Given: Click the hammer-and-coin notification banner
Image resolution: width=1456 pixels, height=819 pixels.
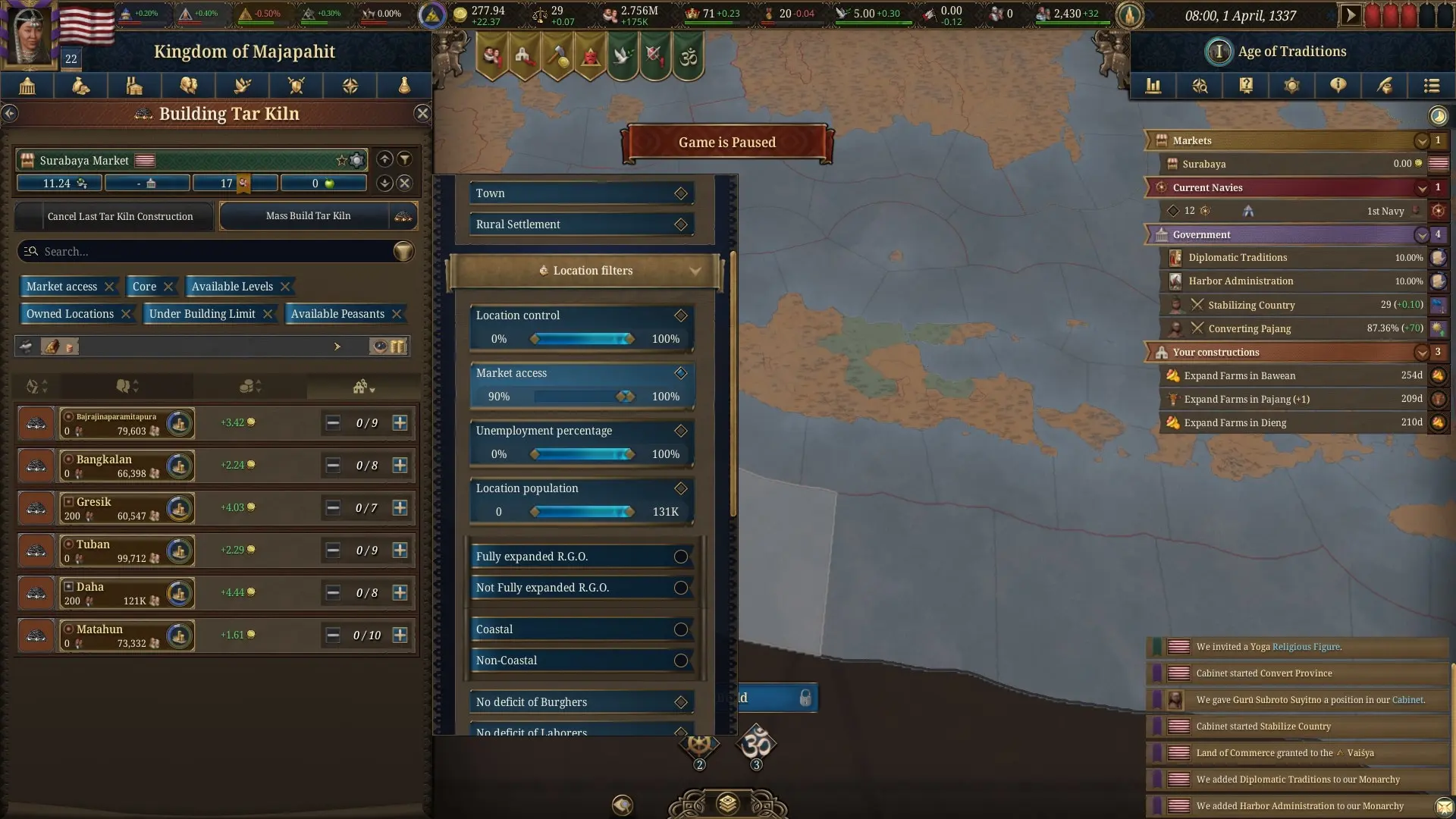Looking at the screenshot, I should coord(559,55).
